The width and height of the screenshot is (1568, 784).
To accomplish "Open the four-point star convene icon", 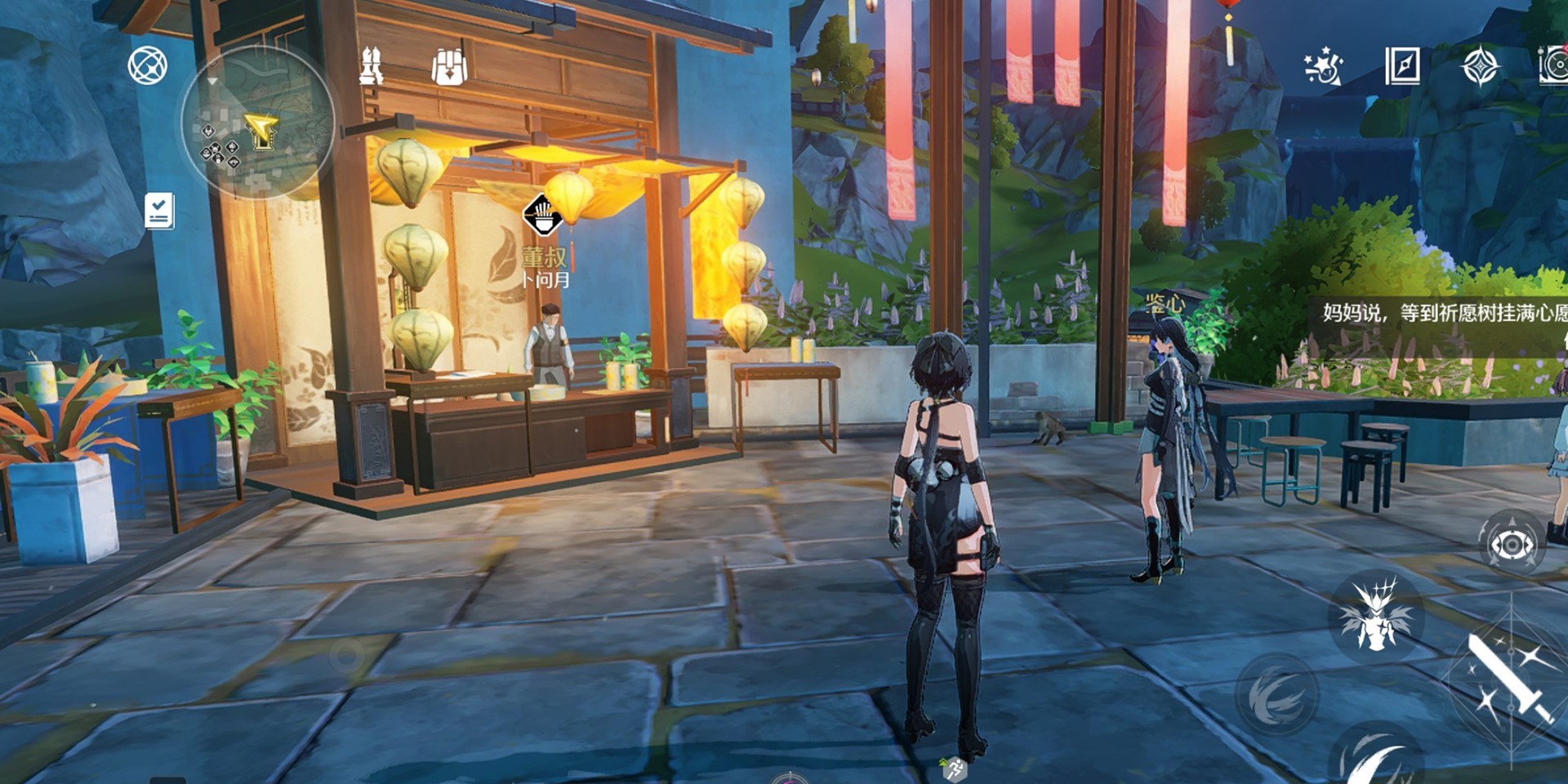I will point(1480,66).
